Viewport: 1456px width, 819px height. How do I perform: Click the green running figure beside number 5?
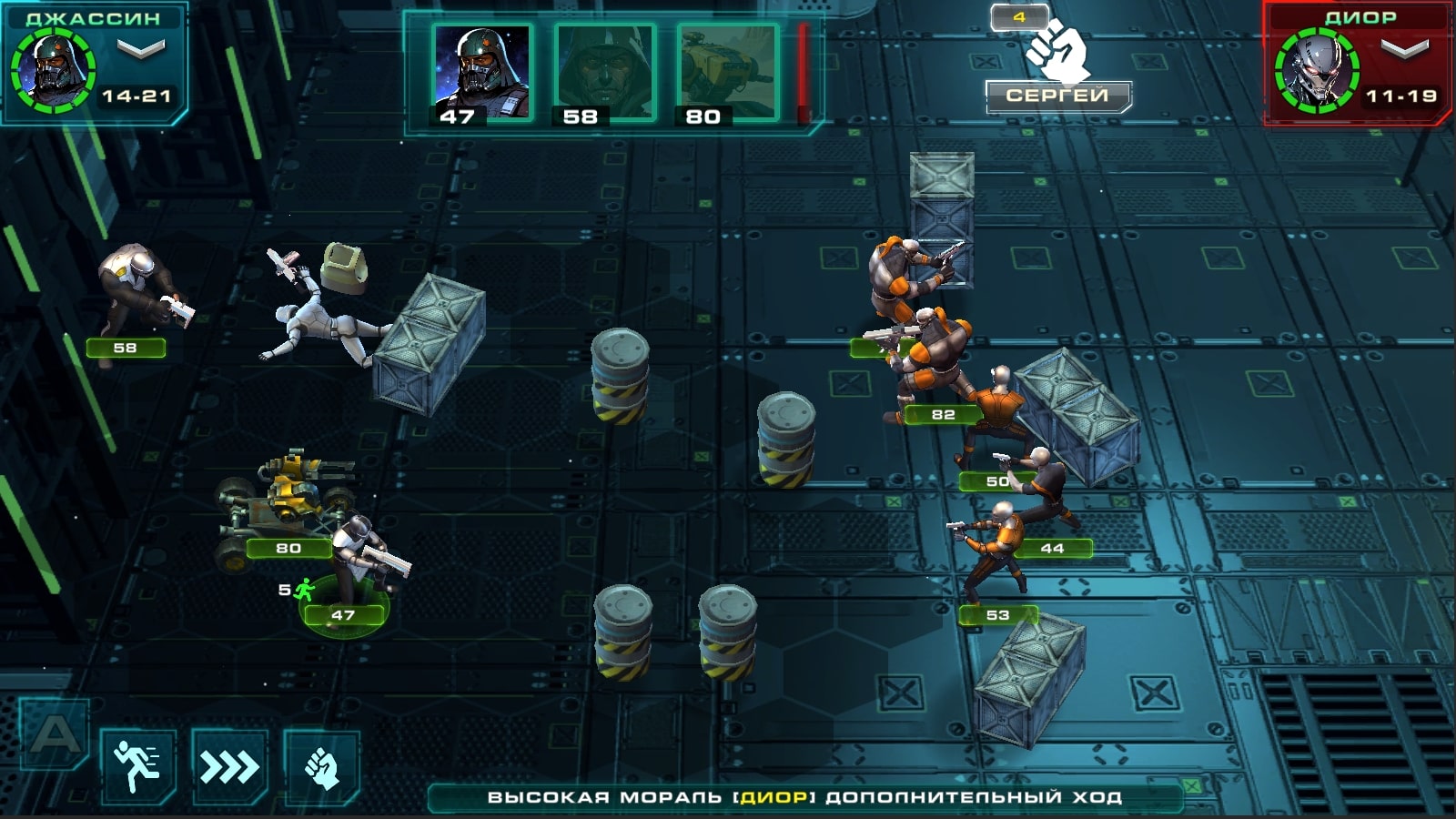pyautogui.click(x=305, y=589)
